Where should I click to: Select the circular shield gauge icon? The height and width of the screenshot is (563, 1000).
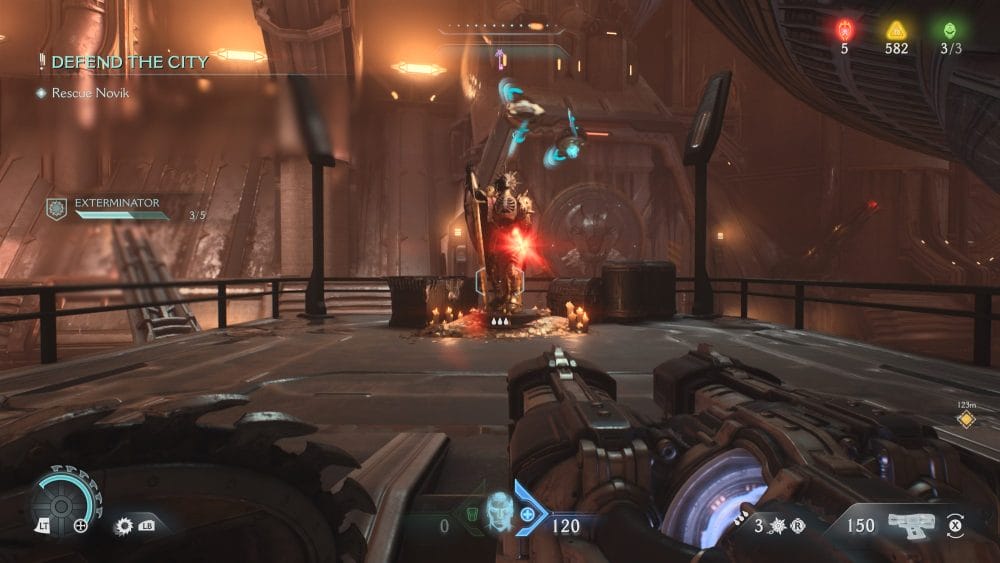[x=62, y=503]
